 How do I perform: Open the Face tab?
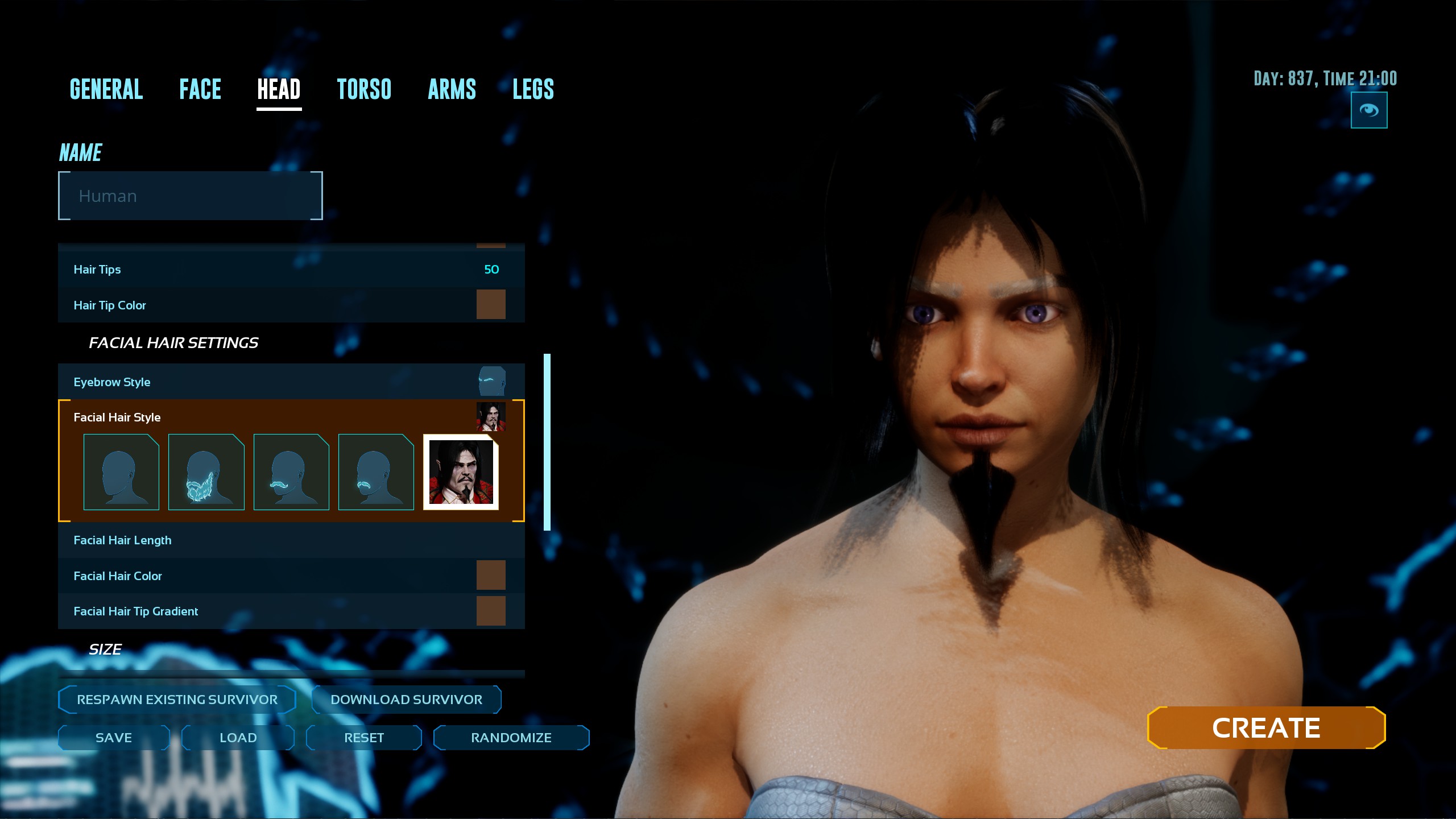(x=200, y=89)
